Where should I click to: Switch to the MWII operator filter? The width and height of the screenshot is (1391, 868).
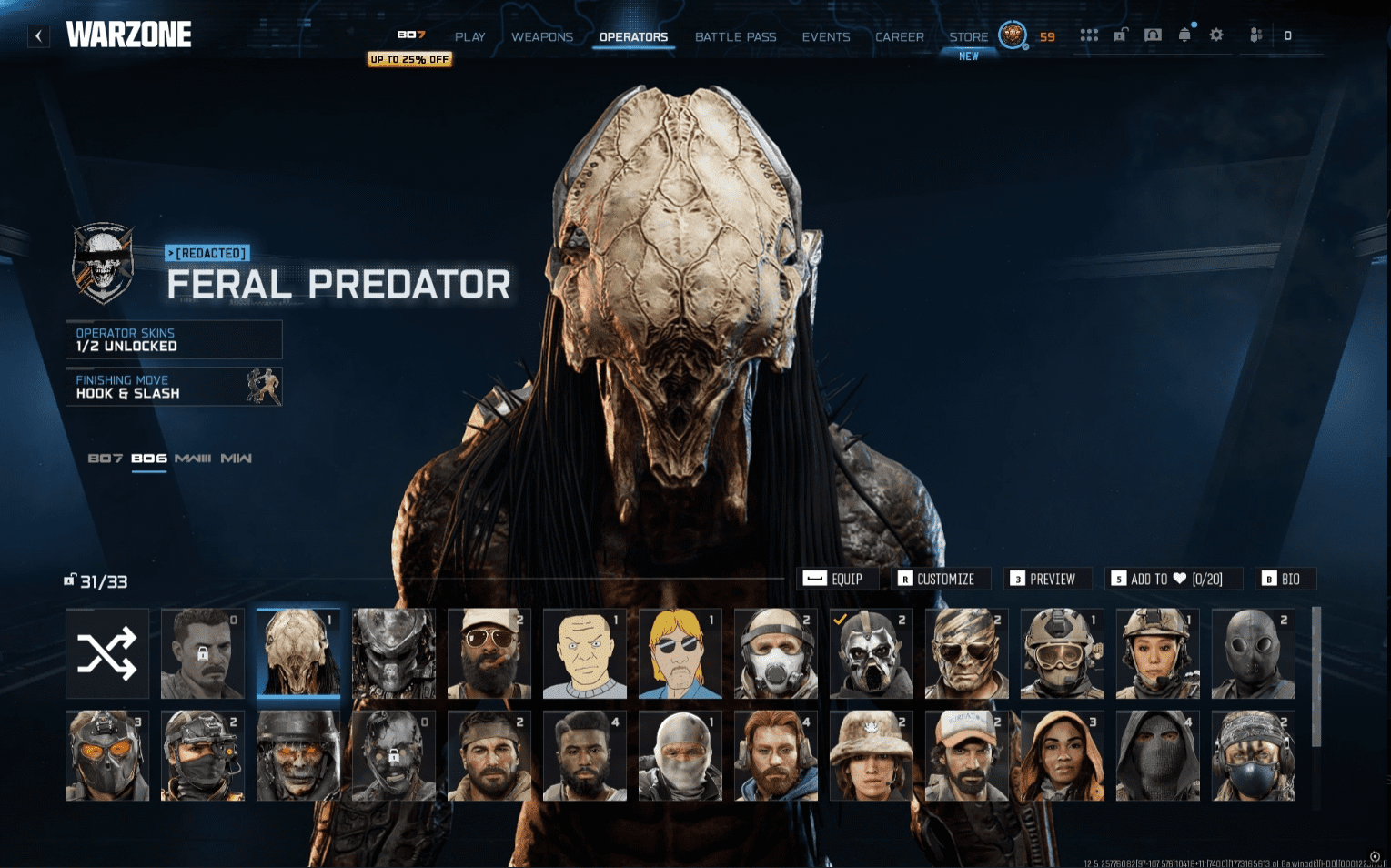[x=237, y=459]
